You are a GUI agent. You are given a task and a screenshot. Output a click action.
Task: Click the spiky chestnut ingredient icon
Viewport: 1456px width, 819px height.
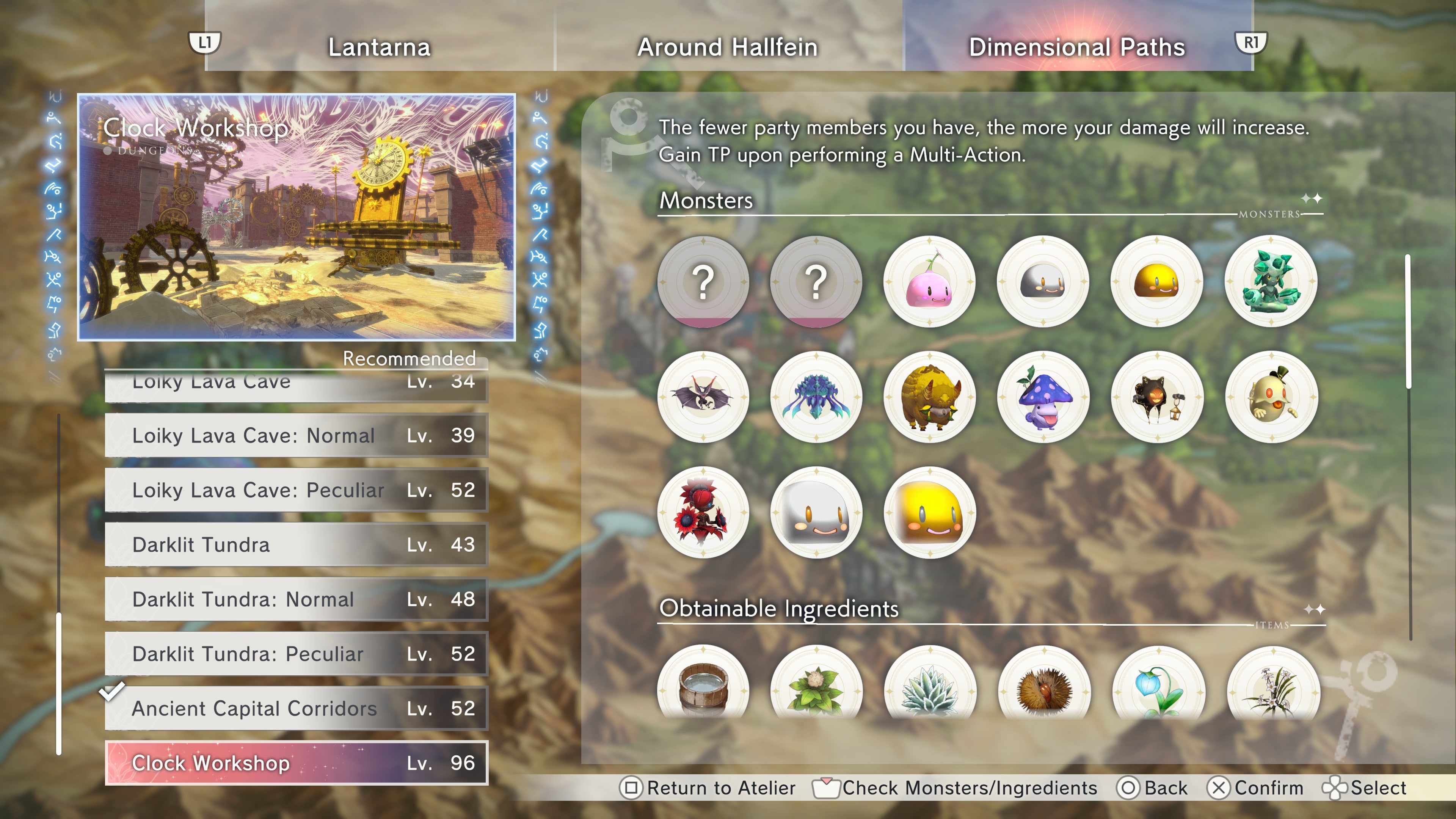click(1043, 687)
